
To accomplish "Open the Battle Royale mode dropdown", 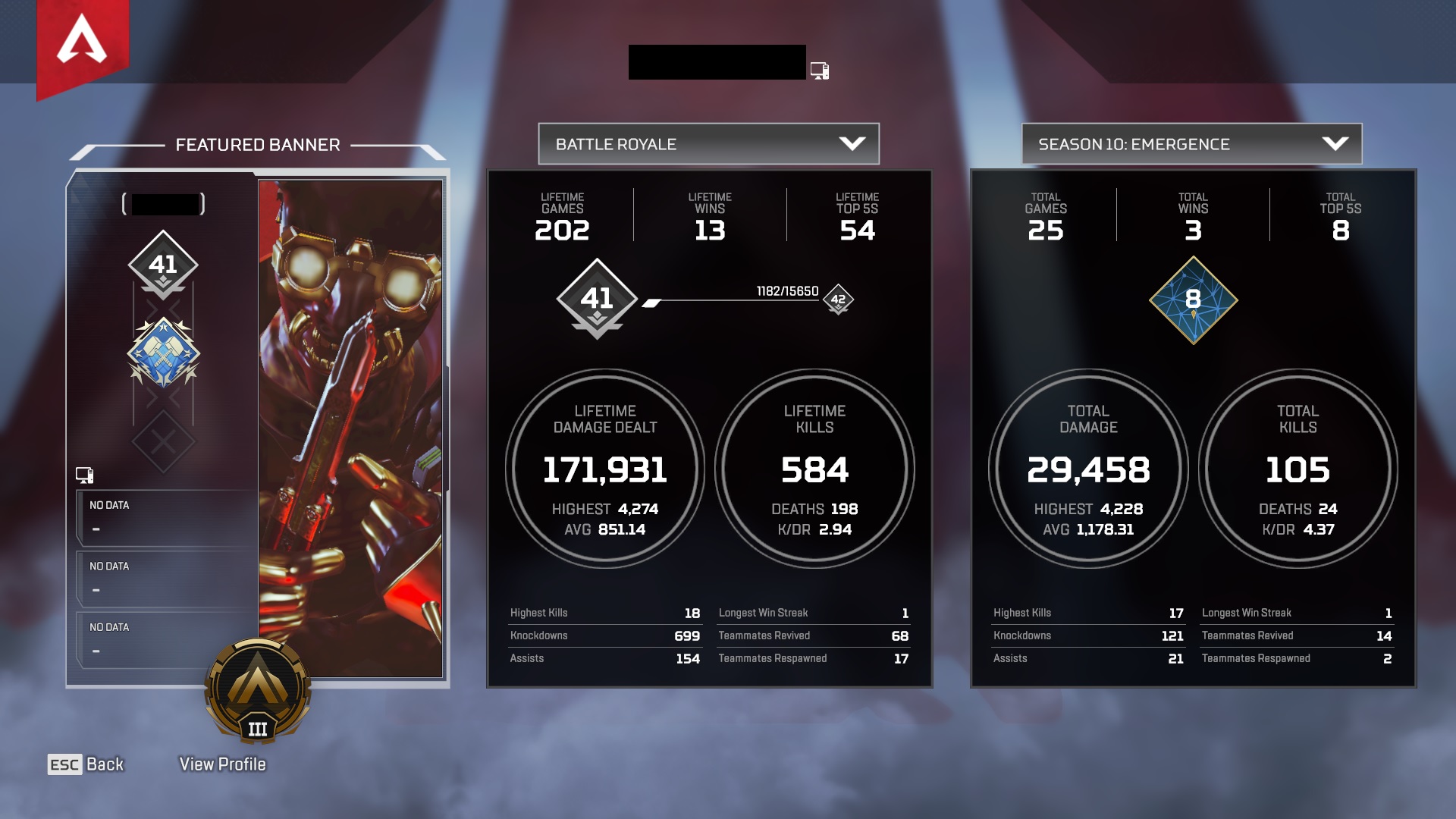I will [x=708, y=143].
